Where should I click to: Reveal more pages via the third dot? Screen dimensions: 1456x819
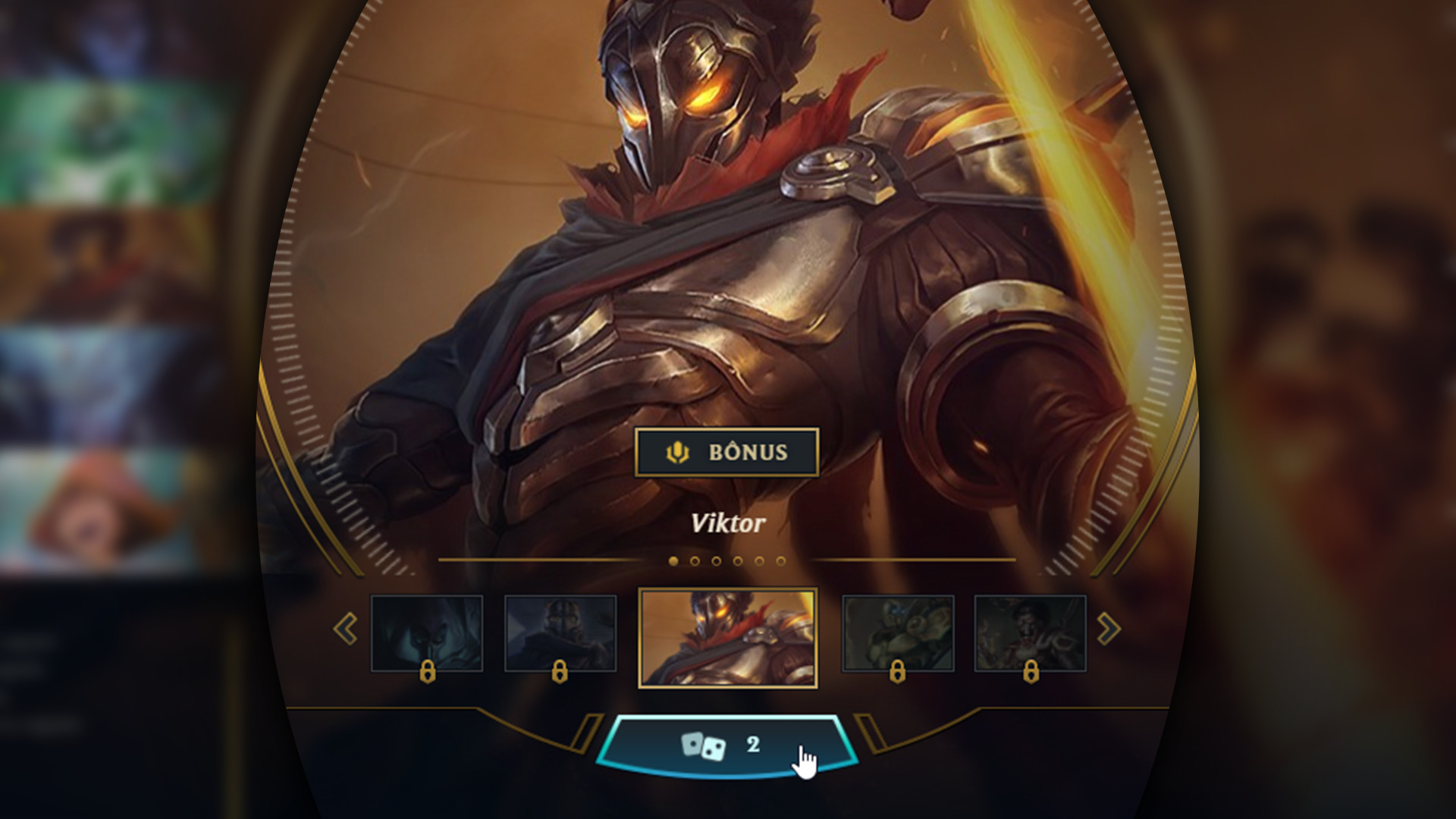click(716, 561)
